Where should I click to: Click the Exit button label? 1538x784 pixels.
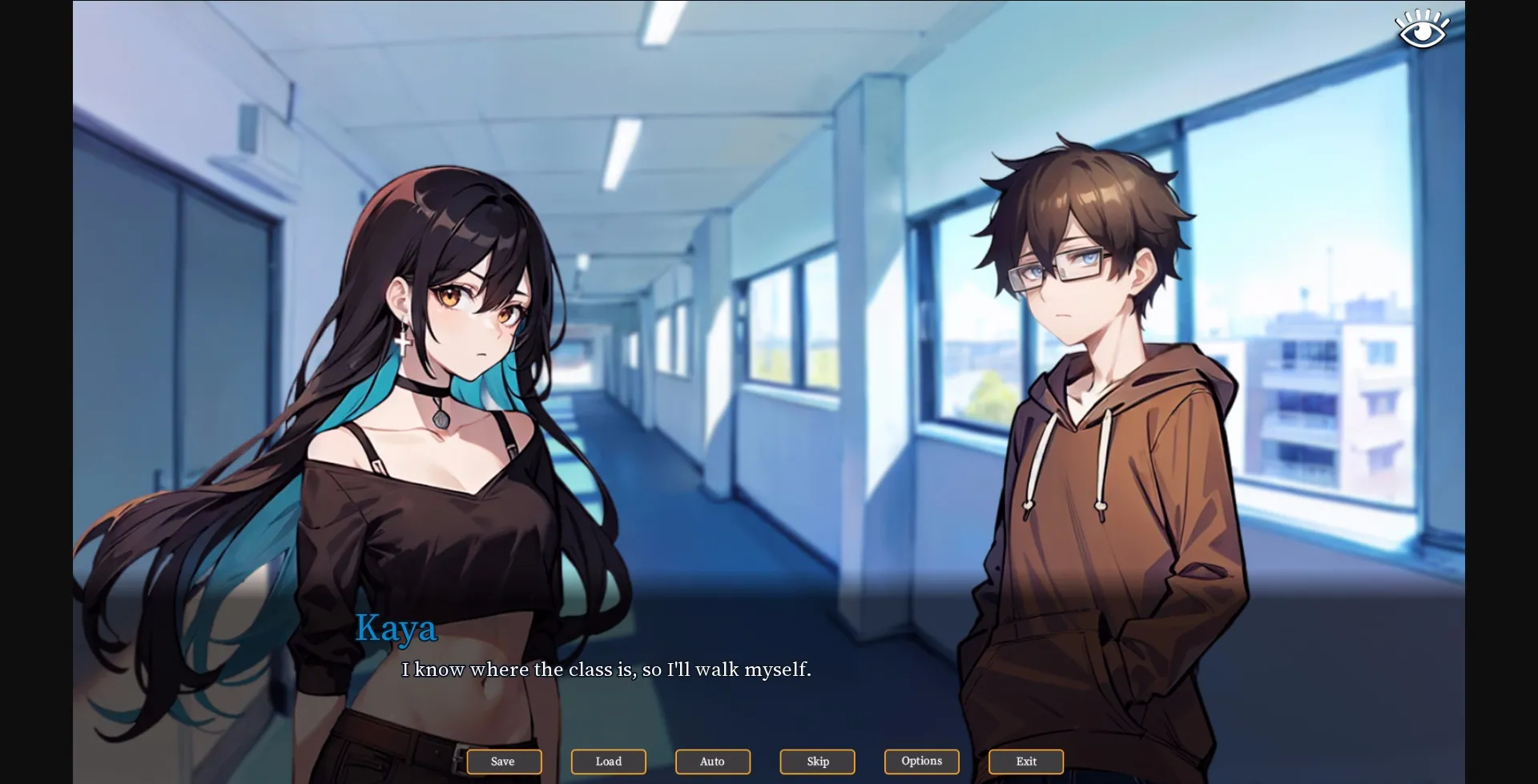pos(1025,762)
